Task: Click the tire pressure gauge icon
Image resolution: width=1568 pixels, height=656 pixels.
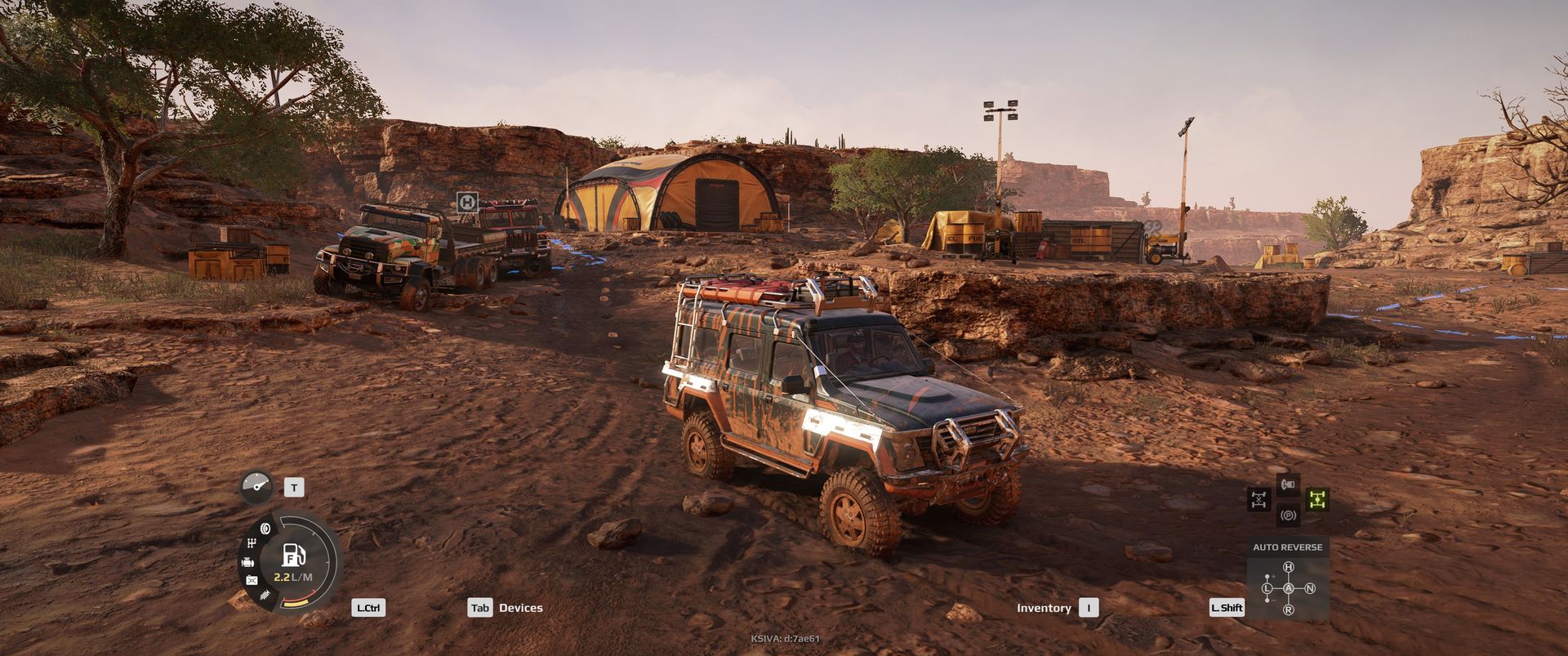Action: [256, 487]
